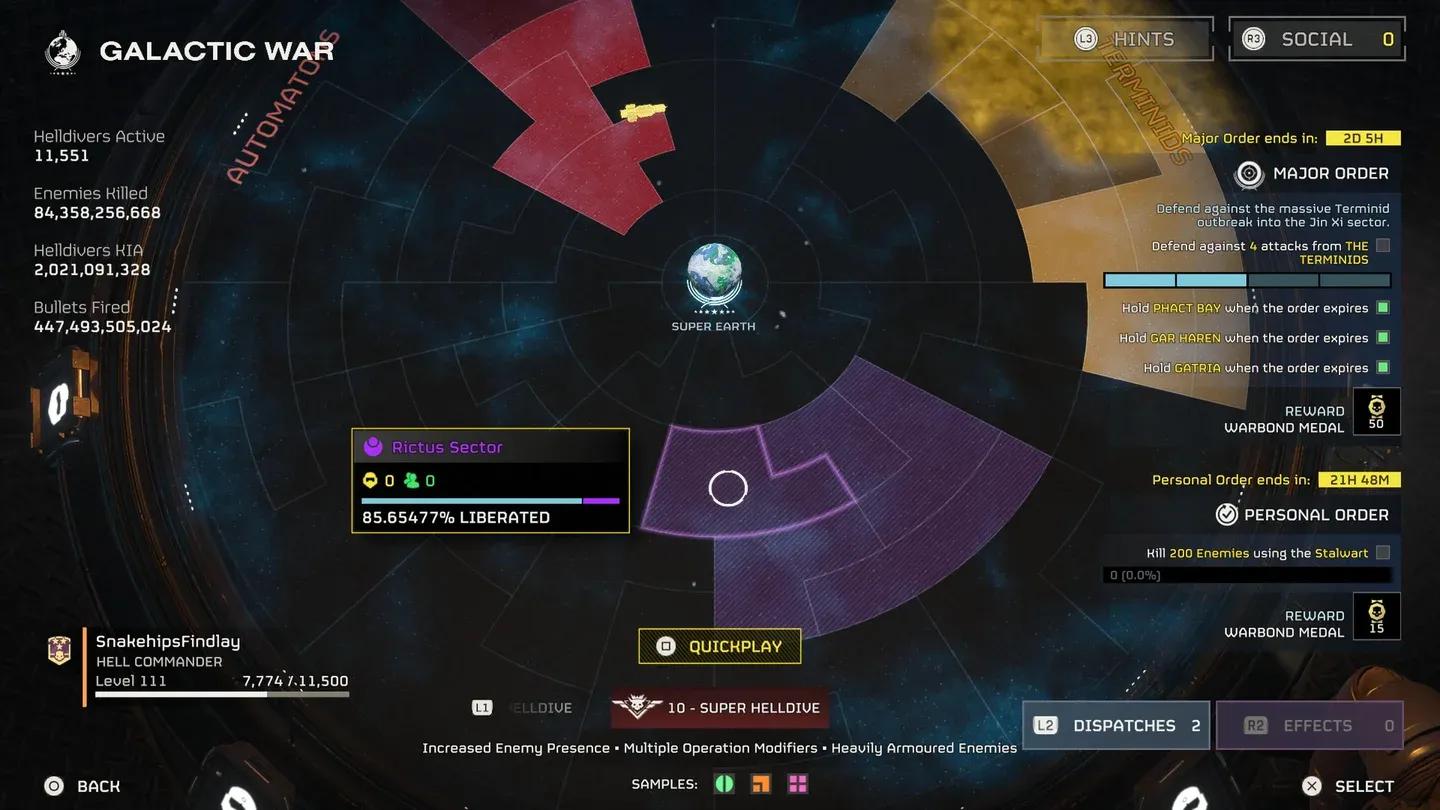Toggle the Hold PHACT BAY completion checkbox
This screenshot has height=810, width=1440.
pos(1383,307)
